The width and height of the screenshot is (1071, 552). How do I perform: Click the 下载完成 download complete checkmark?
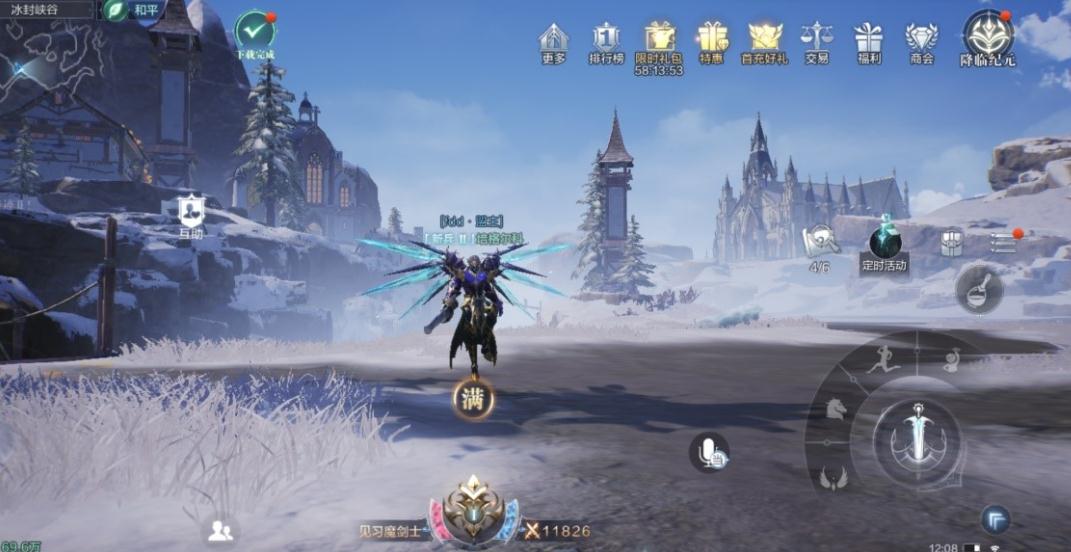point(254,30)
